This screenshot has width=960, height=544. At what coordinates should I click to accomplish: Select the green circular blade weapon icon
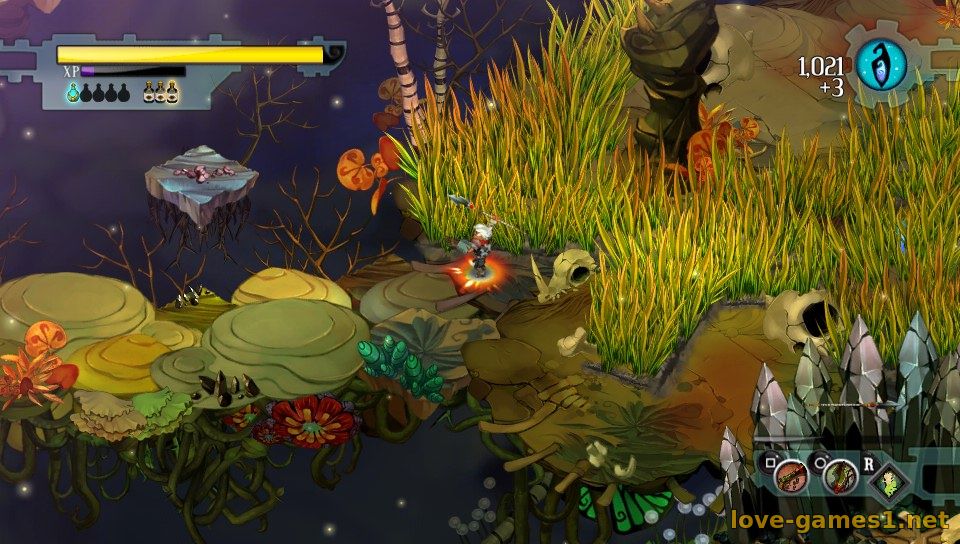(x=840, y=477)
